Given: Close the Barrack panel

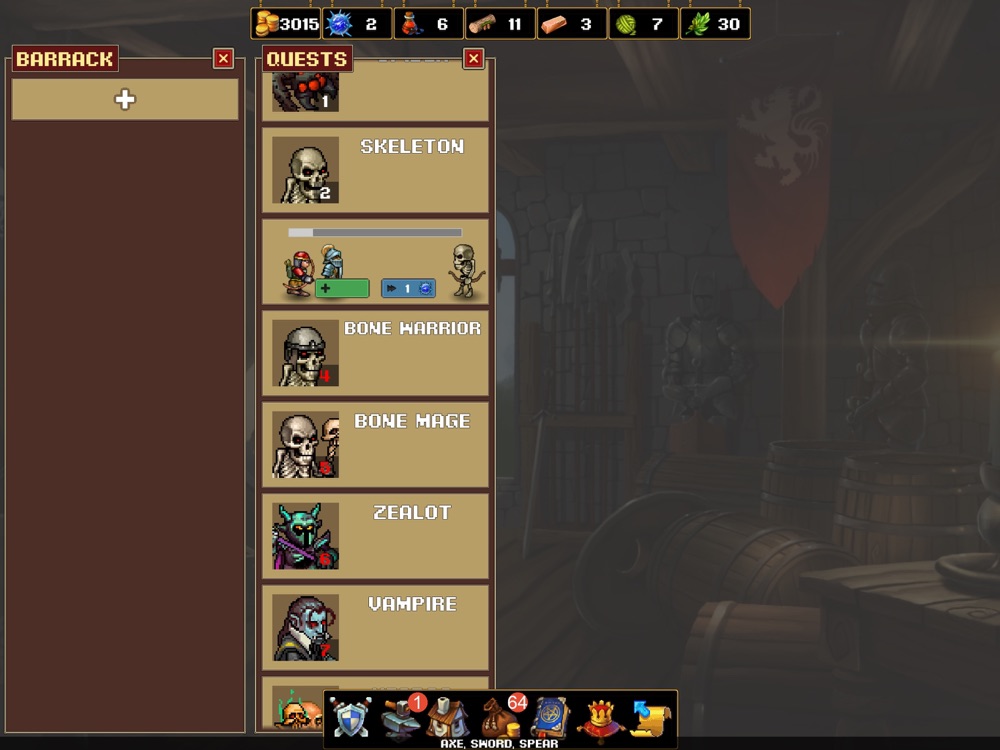Looking at the screenshot, I should [x=223, y=59].
